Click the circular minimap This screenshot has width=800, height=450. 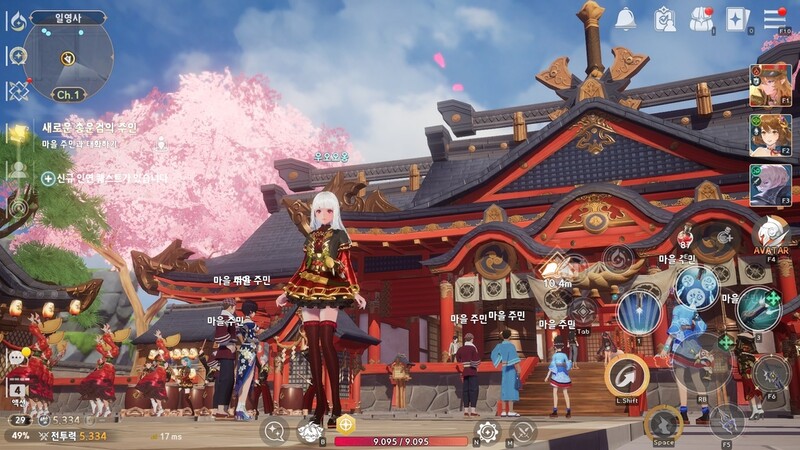[x=68, y=58]
